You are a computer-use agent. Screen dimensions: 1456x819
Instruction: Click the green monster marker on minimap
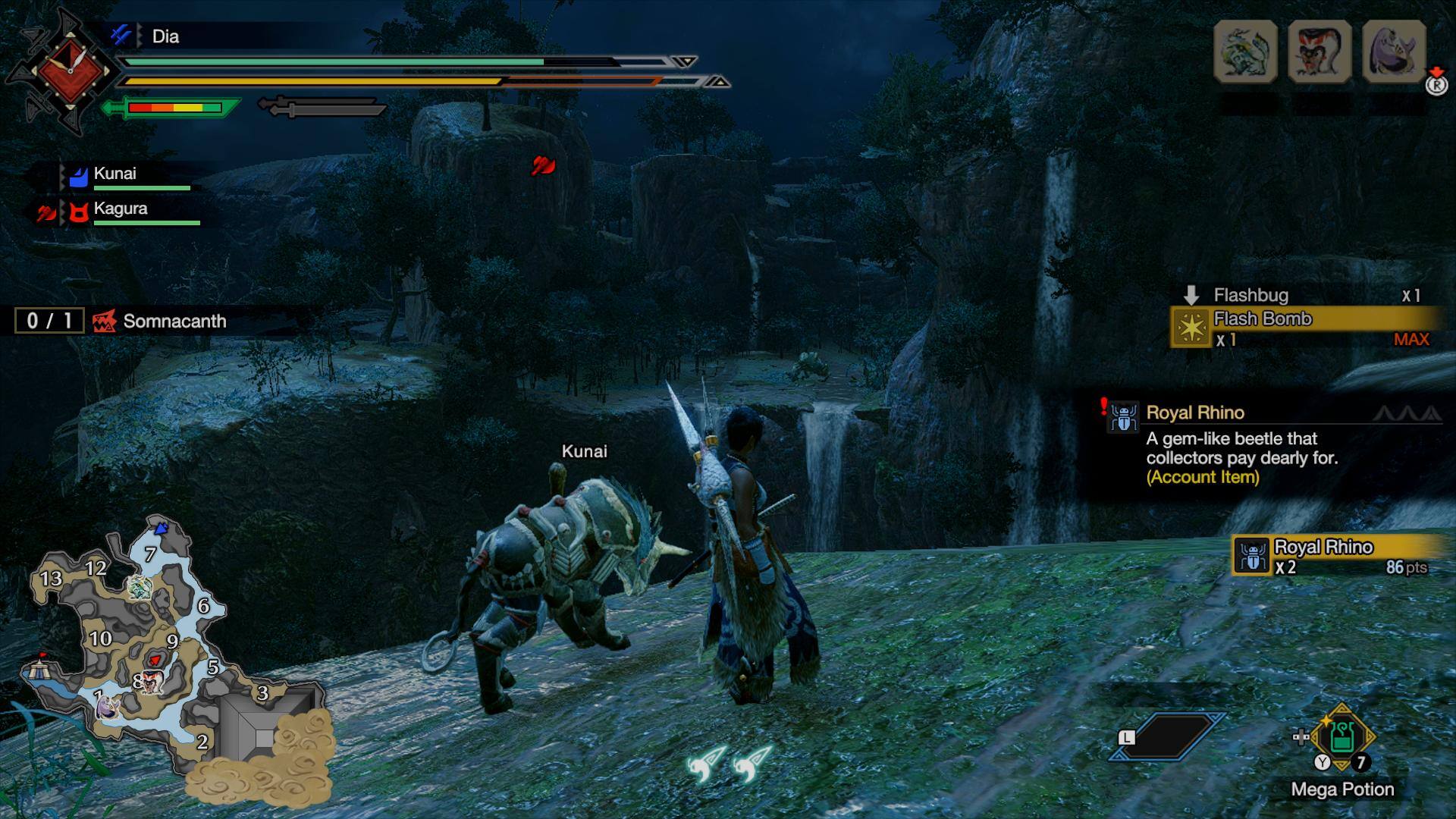coord(140,587)
